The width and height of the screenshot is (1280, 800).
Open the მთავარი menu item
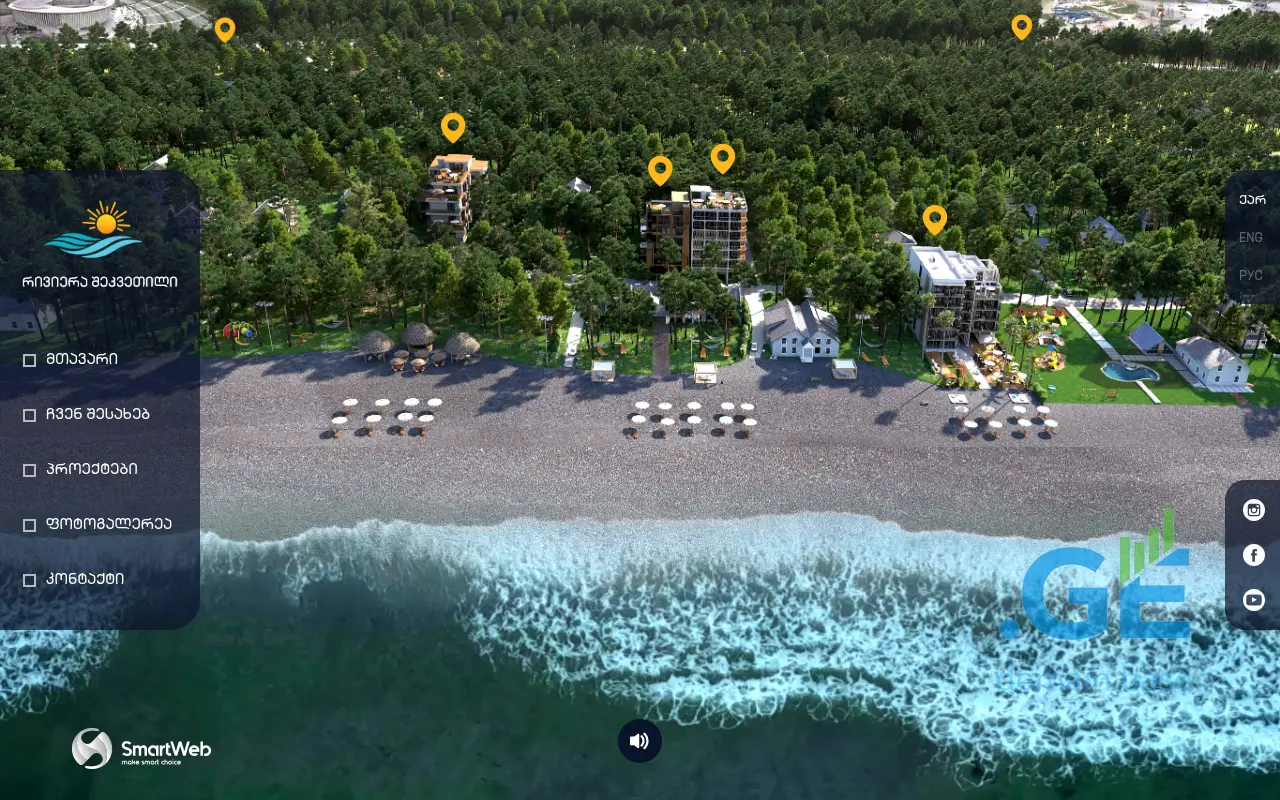pyautogui.click(x=82, y=359)
